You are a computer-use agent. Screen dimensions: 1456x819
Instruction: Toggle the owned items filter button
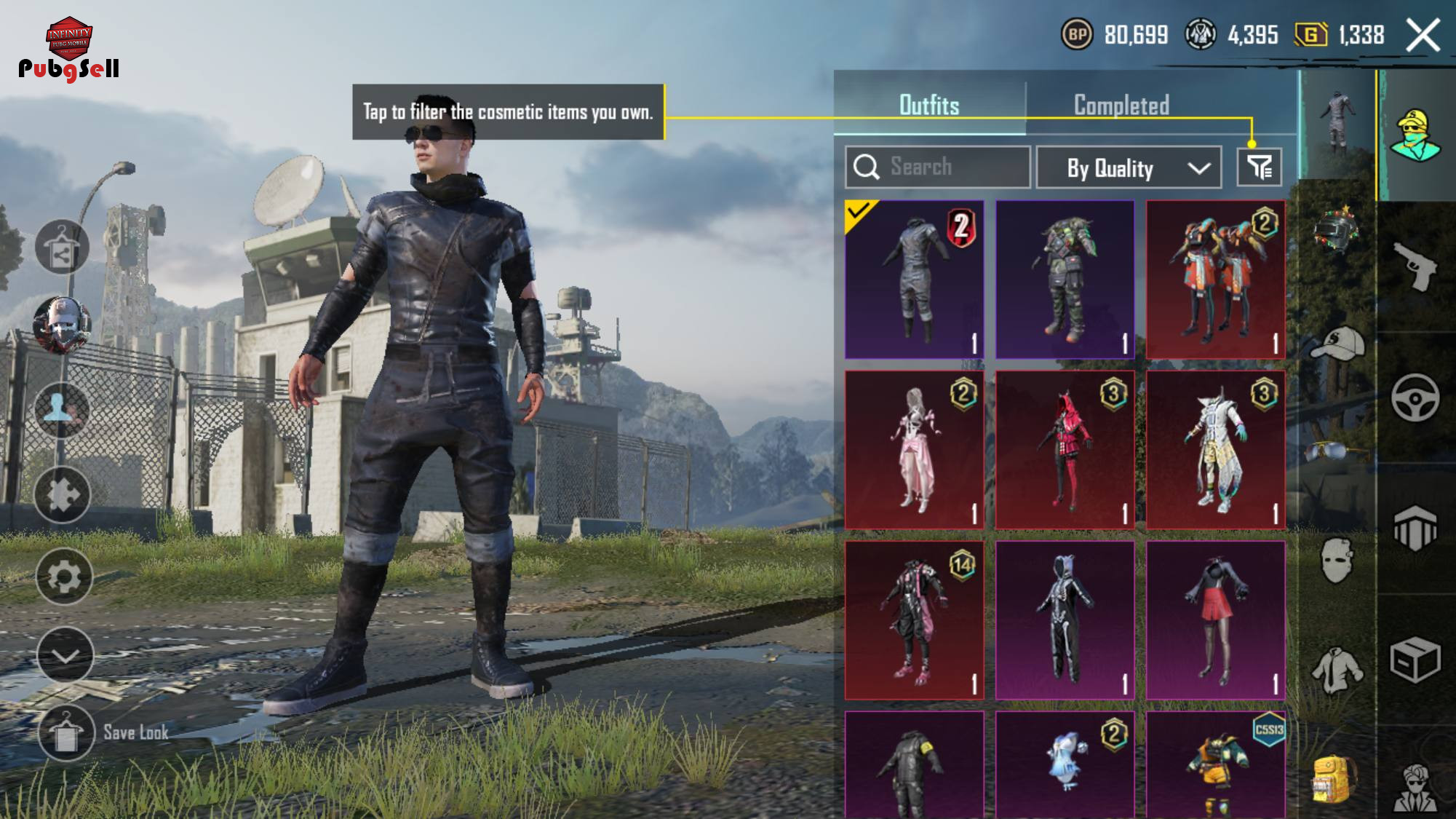pyautogui.click(x=1259, y=167)
